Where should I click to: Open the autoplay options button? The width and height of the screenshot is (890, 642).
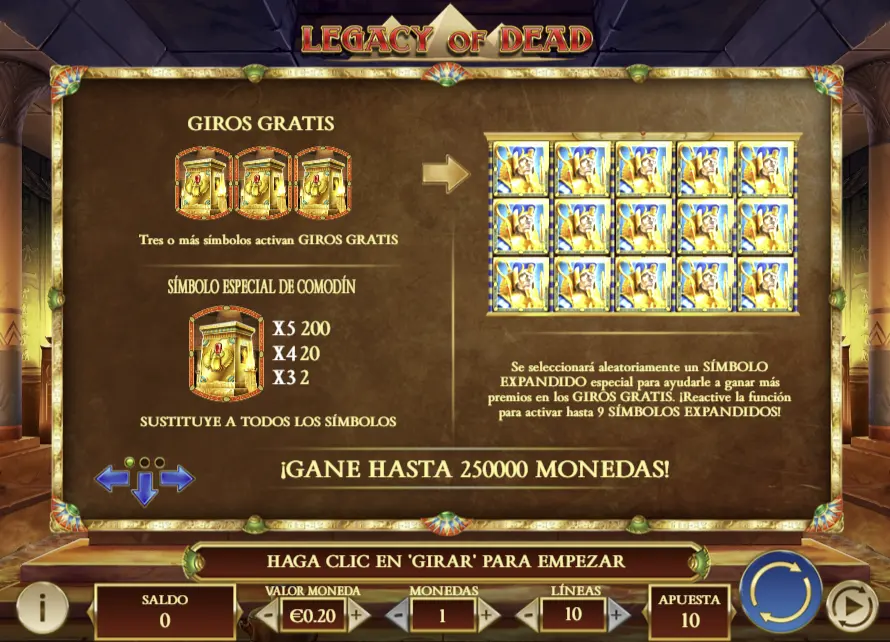[x=851, y=605]
